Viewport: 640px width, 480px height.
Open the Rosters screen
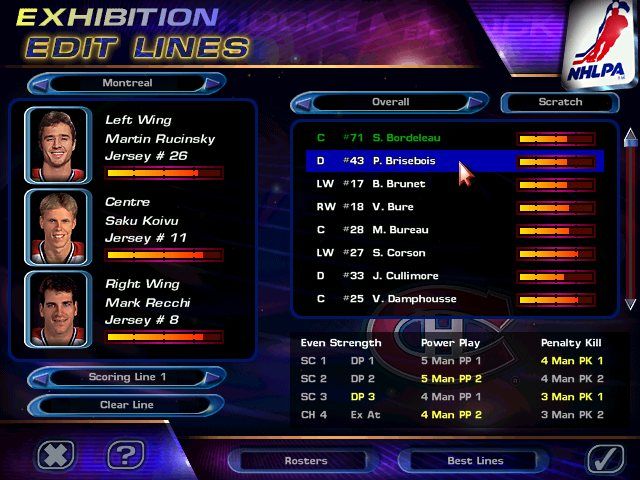coord(305,461)
